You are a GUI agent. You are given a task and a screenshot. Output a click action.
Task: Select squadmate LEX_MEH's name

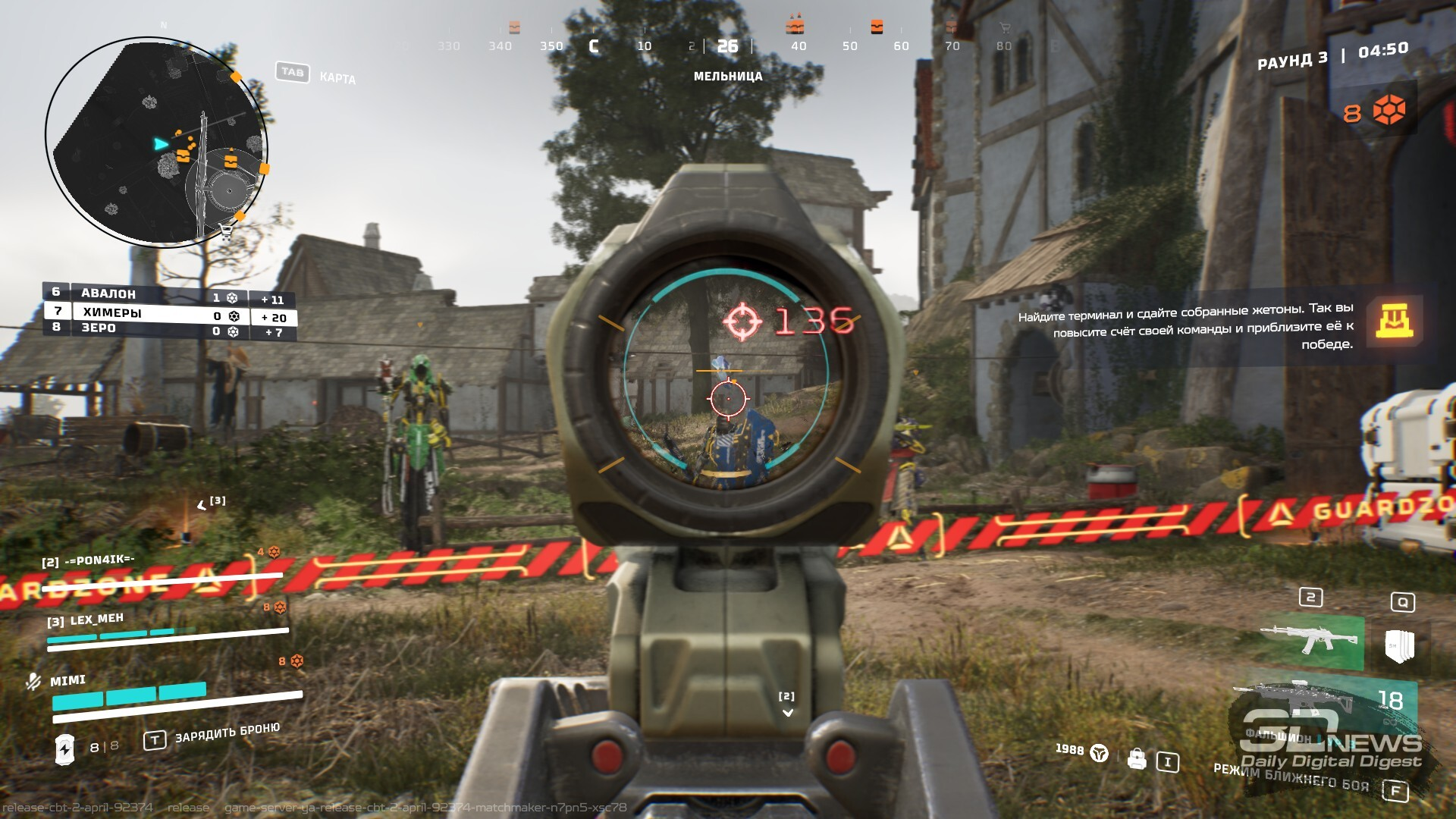(x=96, y=620)
